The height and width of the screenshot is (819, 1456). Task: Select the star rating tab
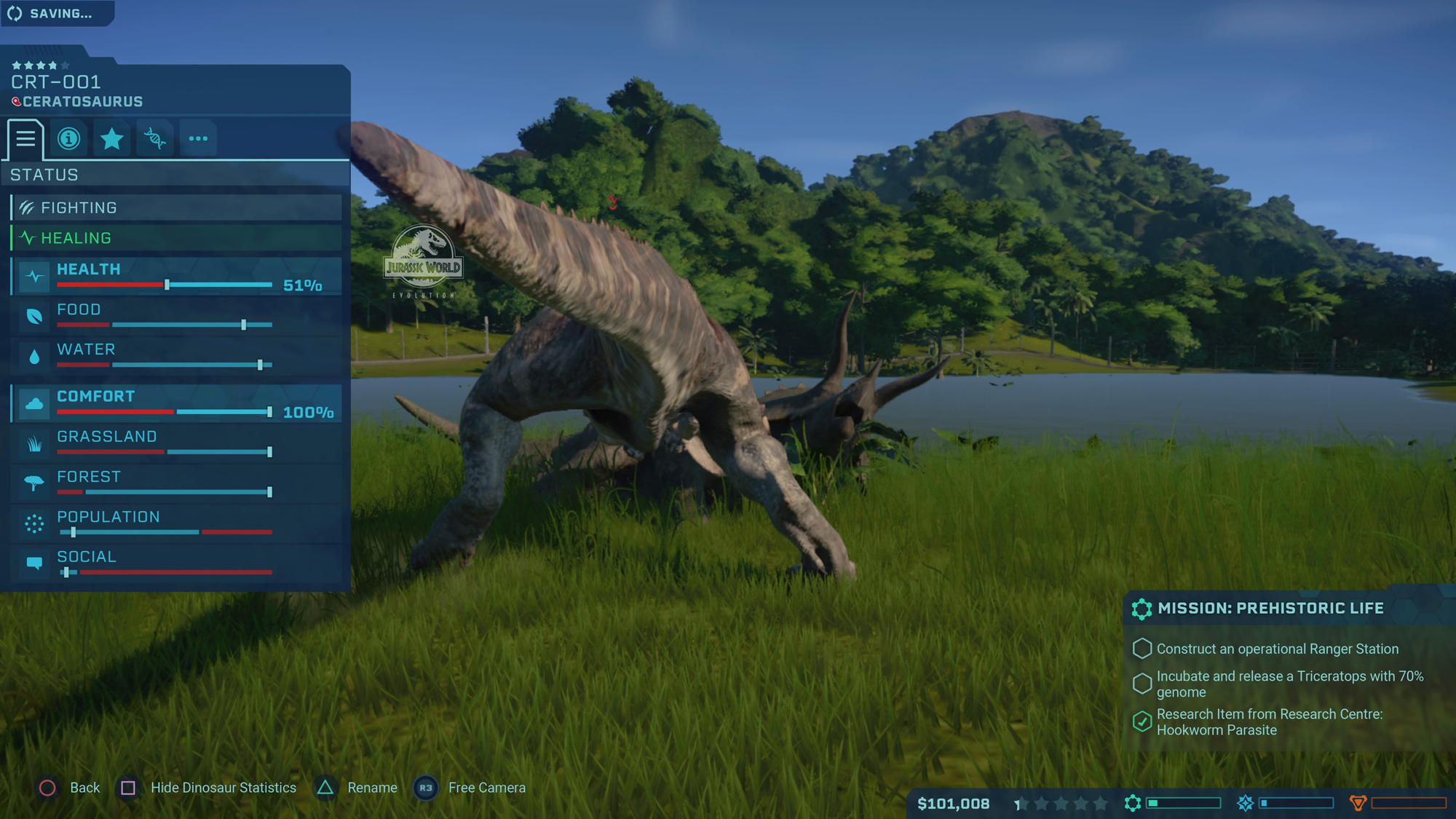tap(112, 138)
